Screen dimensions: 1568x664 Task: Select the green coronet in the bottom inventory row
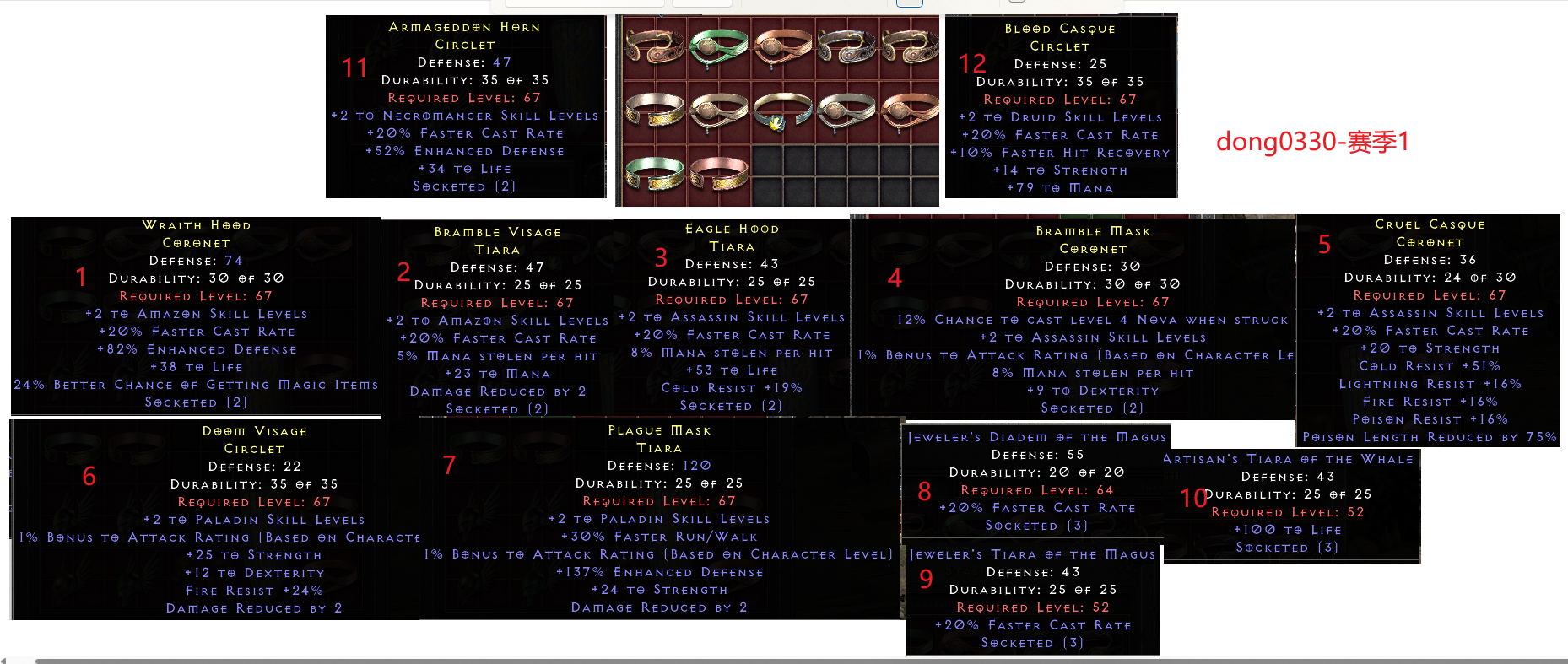(652, 173)
